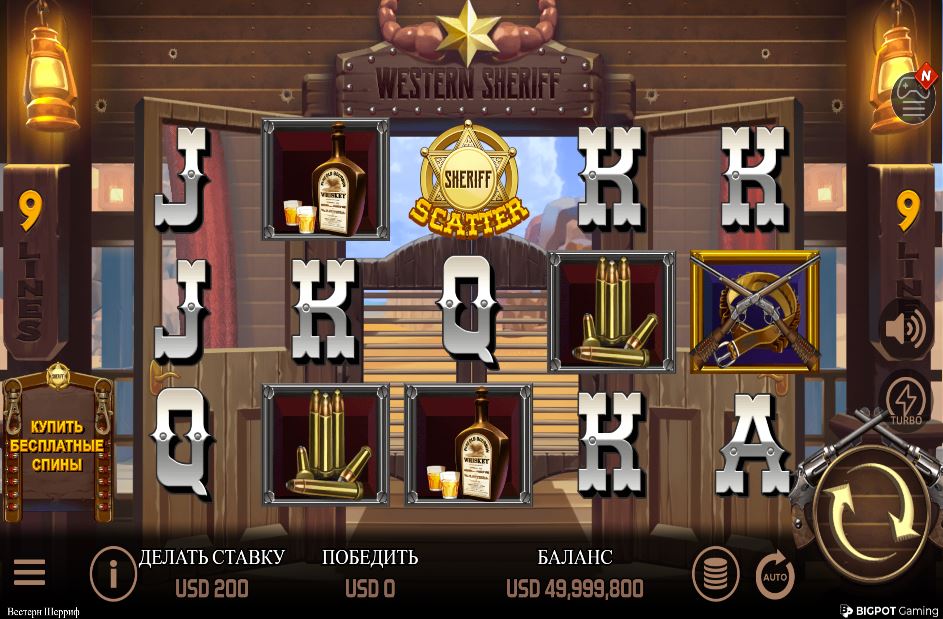Toggle the sound speaker icon
This screenshot has width=943, height=619.
point(906,328)
